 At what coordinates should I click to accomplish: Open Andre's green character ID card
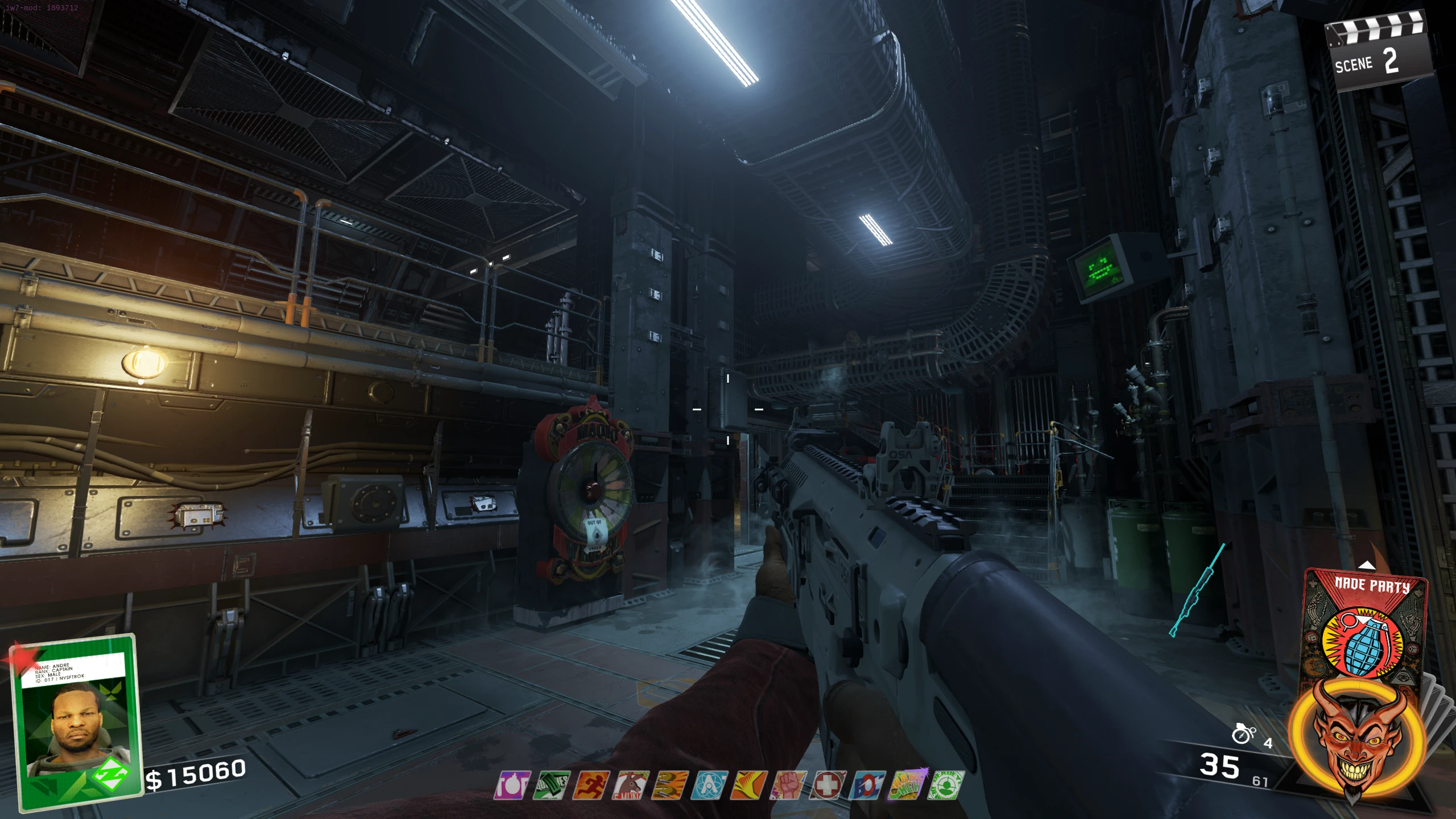point(77,722)
